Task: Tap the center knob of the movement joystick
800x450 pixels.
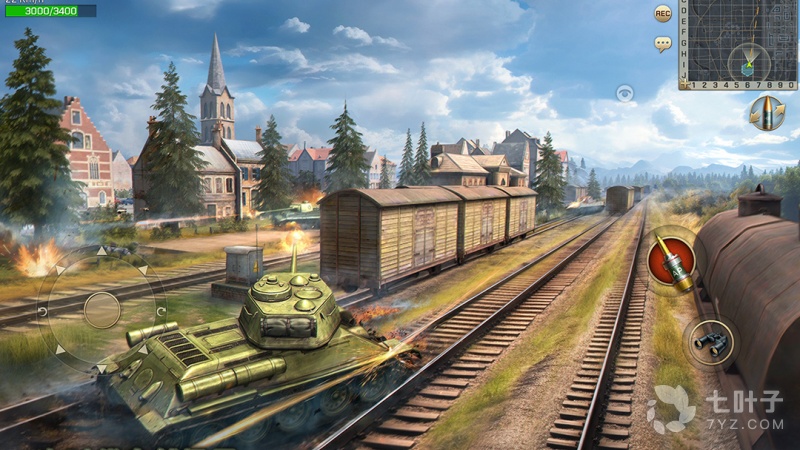Action: click(101, 310)
